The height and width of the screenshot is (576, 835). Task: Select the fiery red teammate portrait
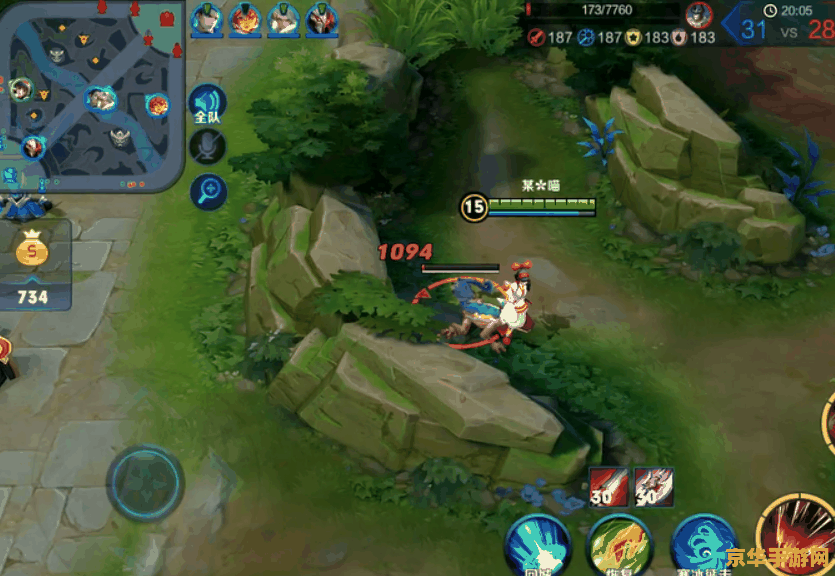(245, 18)
